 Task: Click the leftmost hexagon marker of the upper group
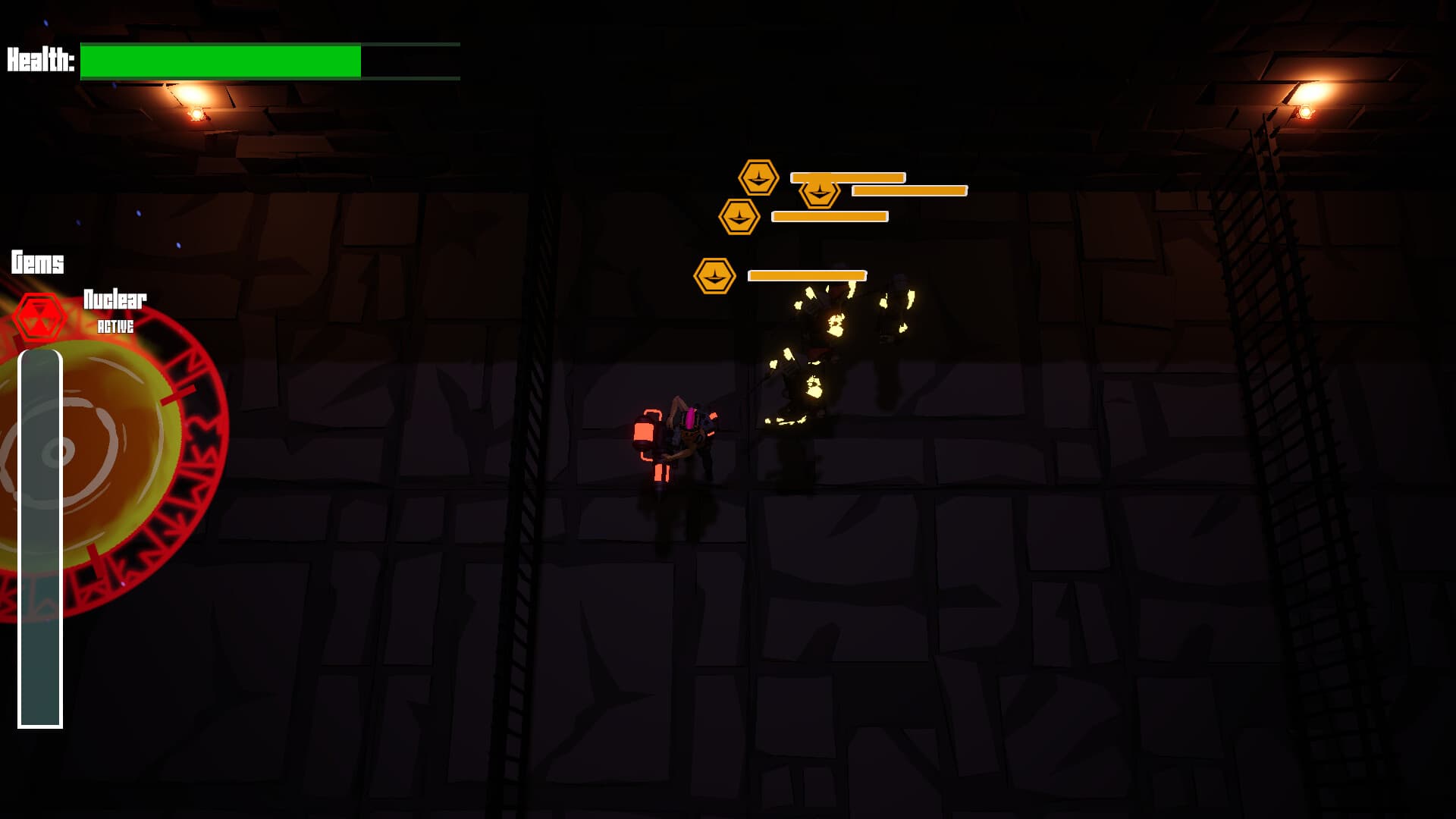(739, 217)
